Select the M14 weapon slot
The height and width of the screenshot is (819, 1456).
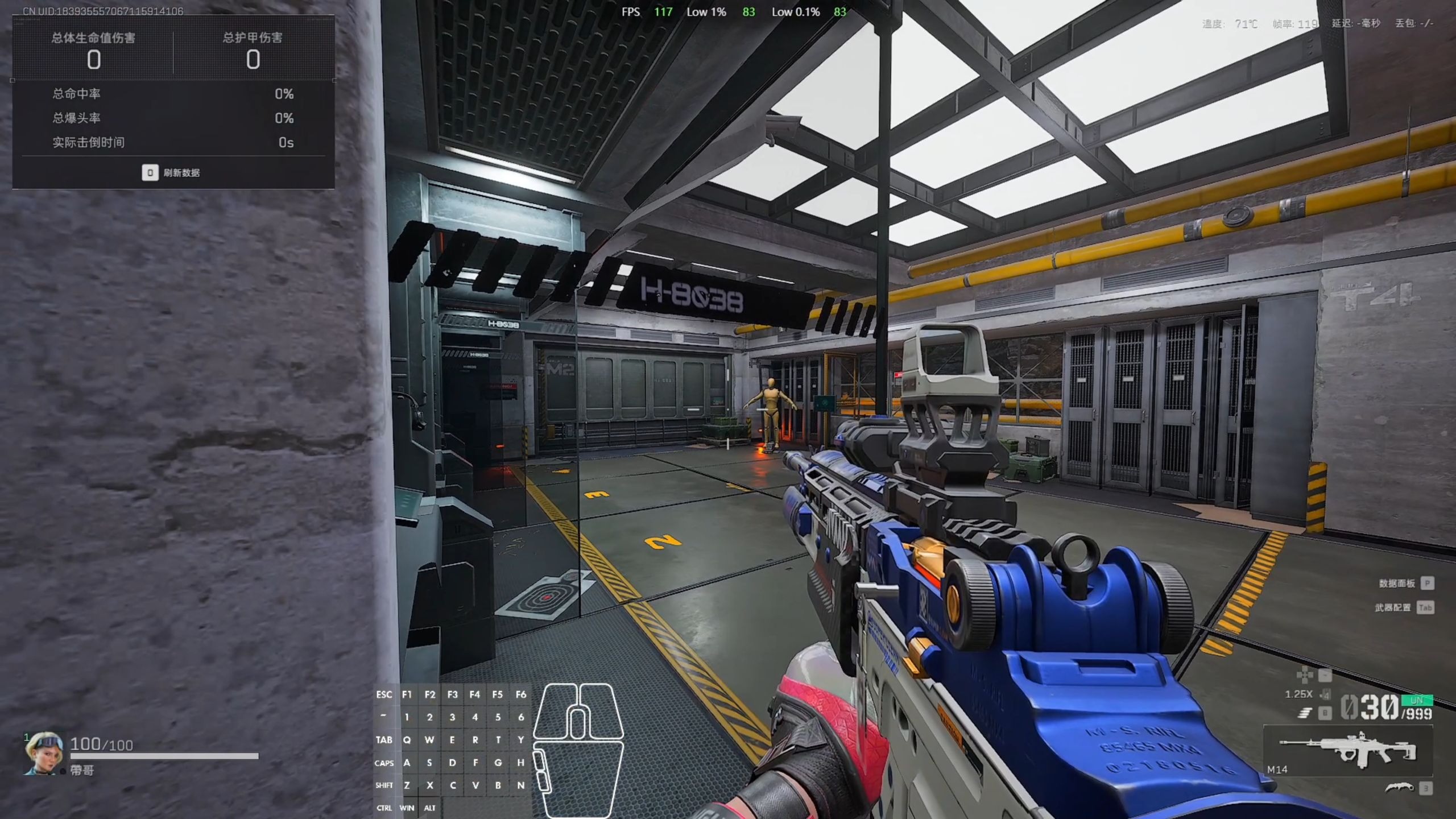coord(1347,751)
